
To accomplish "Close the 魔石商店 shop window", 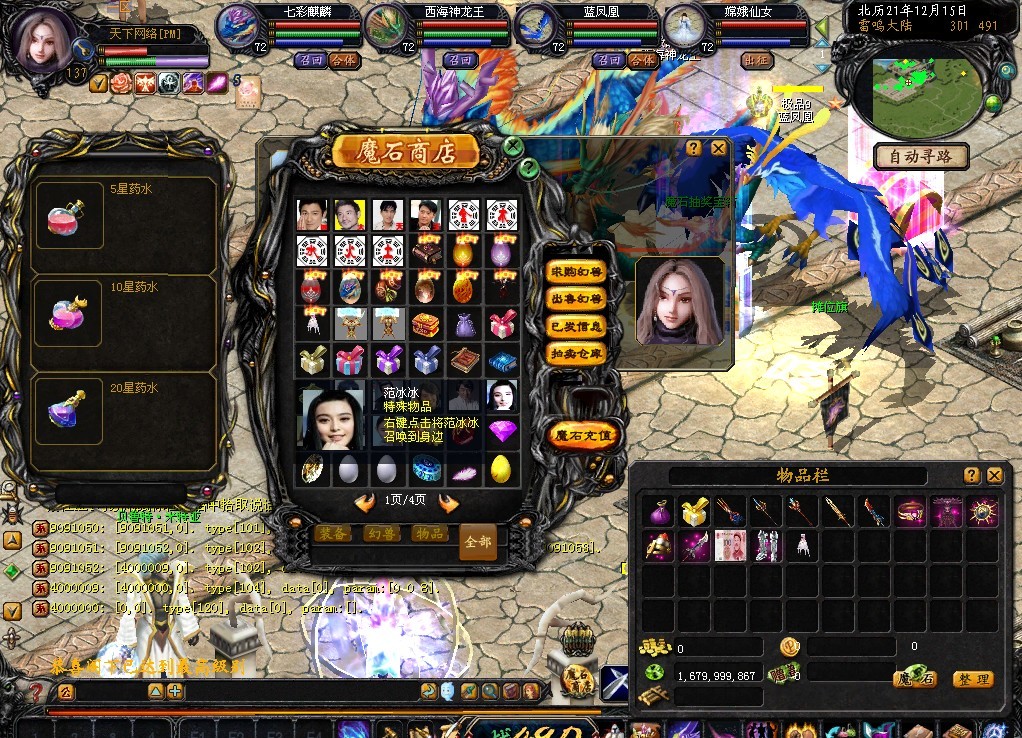I will 513,146.
